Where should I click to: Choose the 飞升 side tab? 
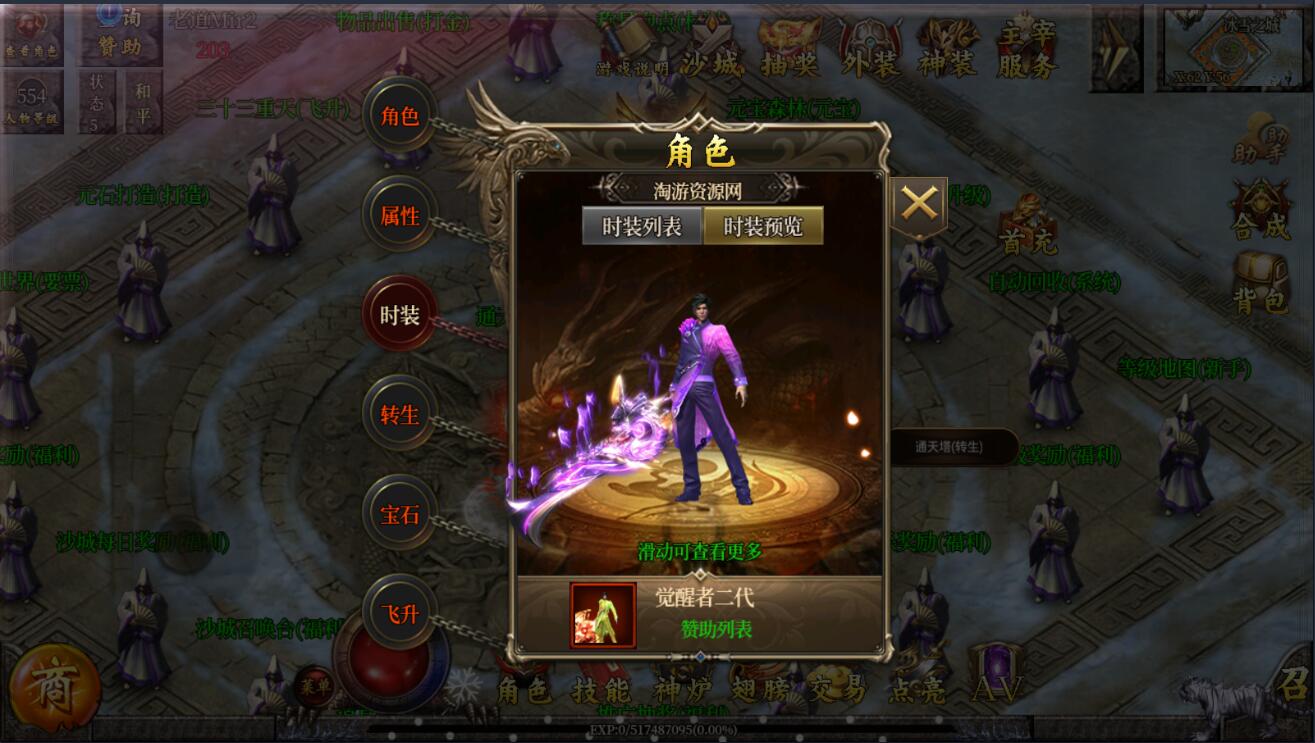400,613
